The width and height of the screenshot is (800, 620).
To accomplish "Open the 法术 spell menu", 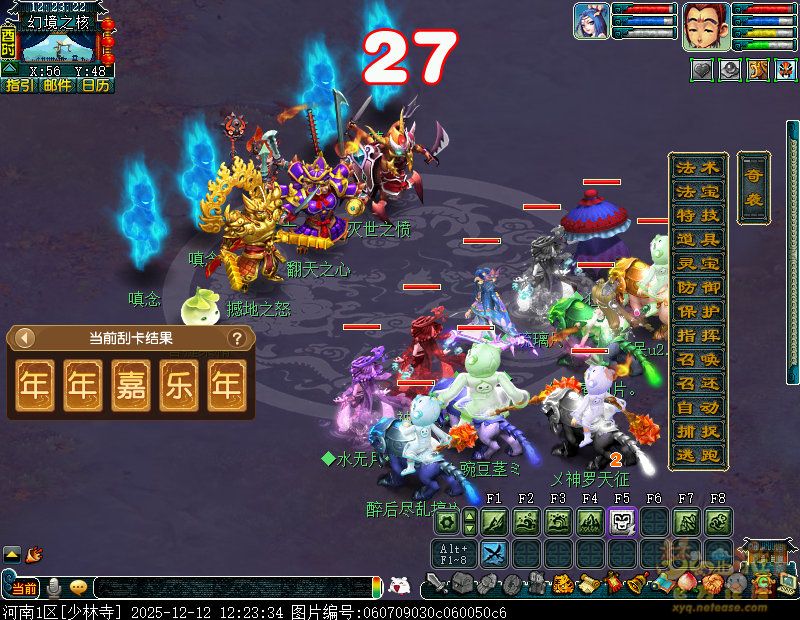I will tap(697, 167).
